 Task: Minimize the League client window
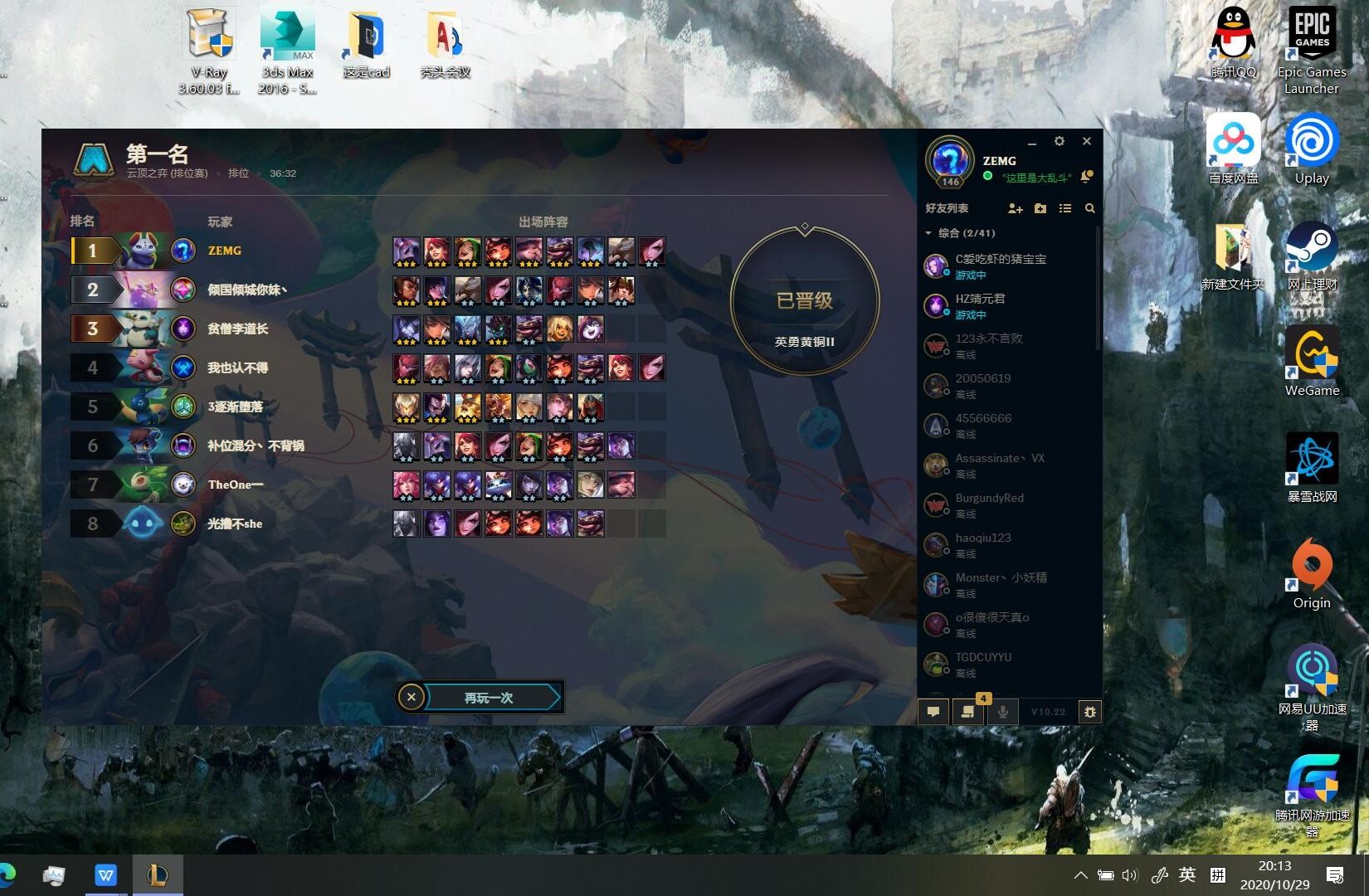point(1031,142)
